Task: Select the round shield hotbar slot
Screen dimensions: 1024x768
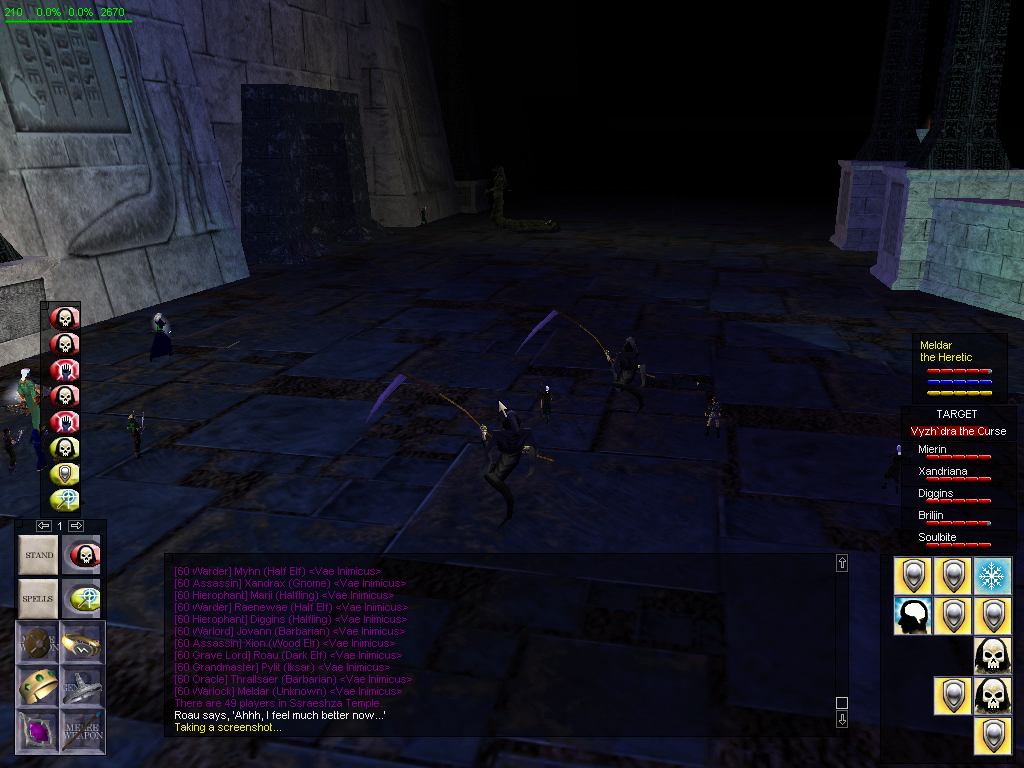Action: click(38, 642)
